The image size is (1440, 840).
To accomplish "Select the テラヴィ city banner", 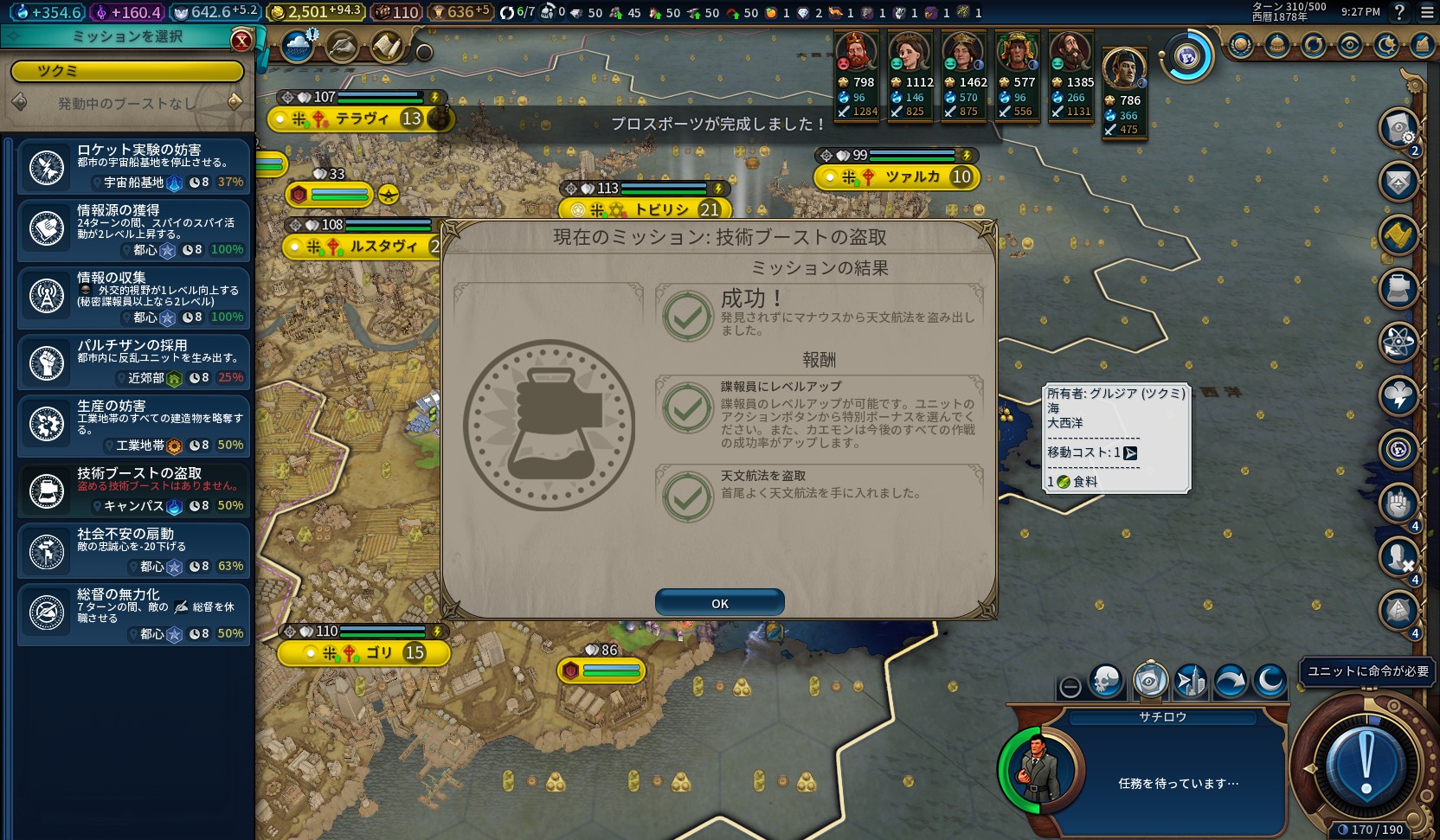I will coord(362,119).
